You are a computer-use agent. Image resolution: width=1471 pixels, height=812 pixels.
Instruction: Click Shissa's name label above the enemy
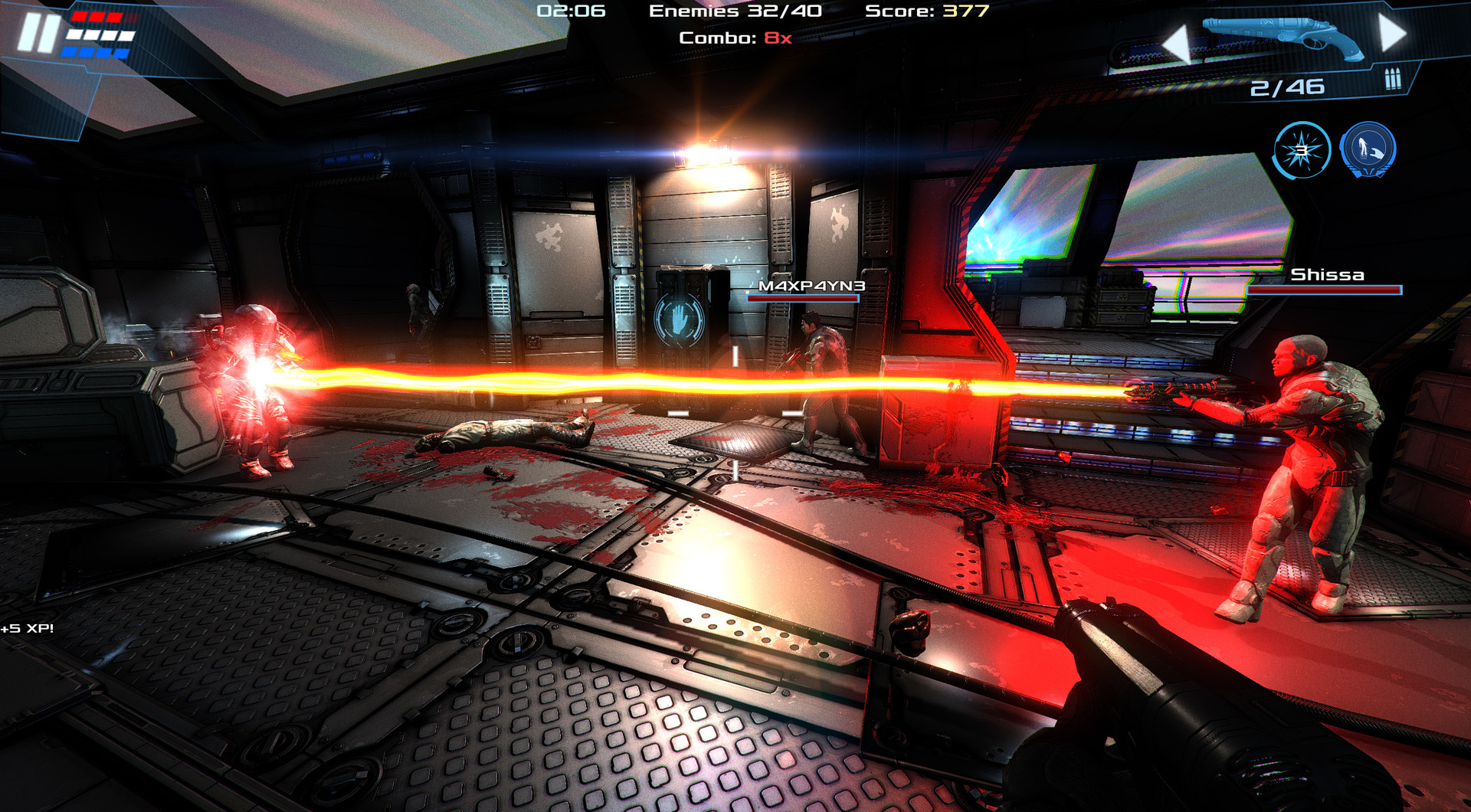[x=1328, y=273]
